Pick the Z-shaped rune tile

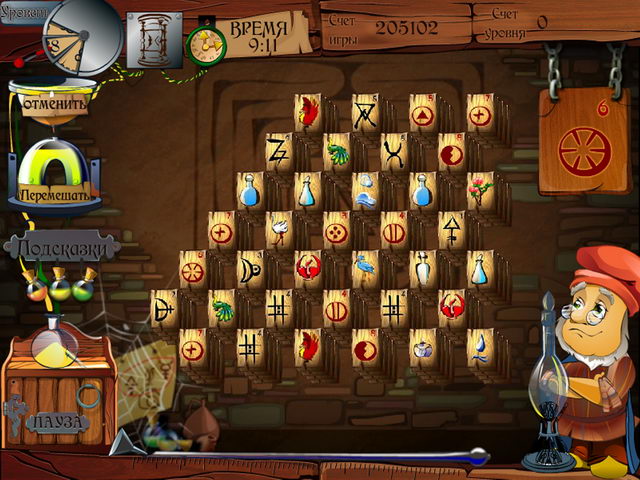coord(278,152)
